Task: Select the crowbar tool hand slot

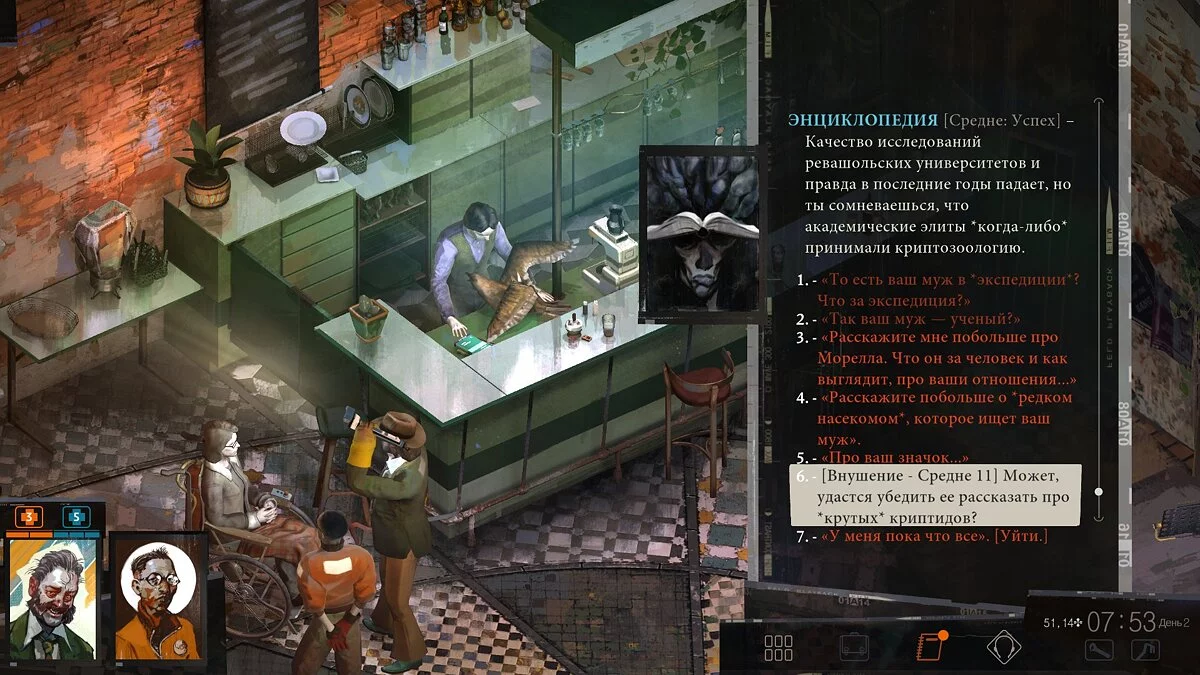Action: click(x=1144, y=650)
